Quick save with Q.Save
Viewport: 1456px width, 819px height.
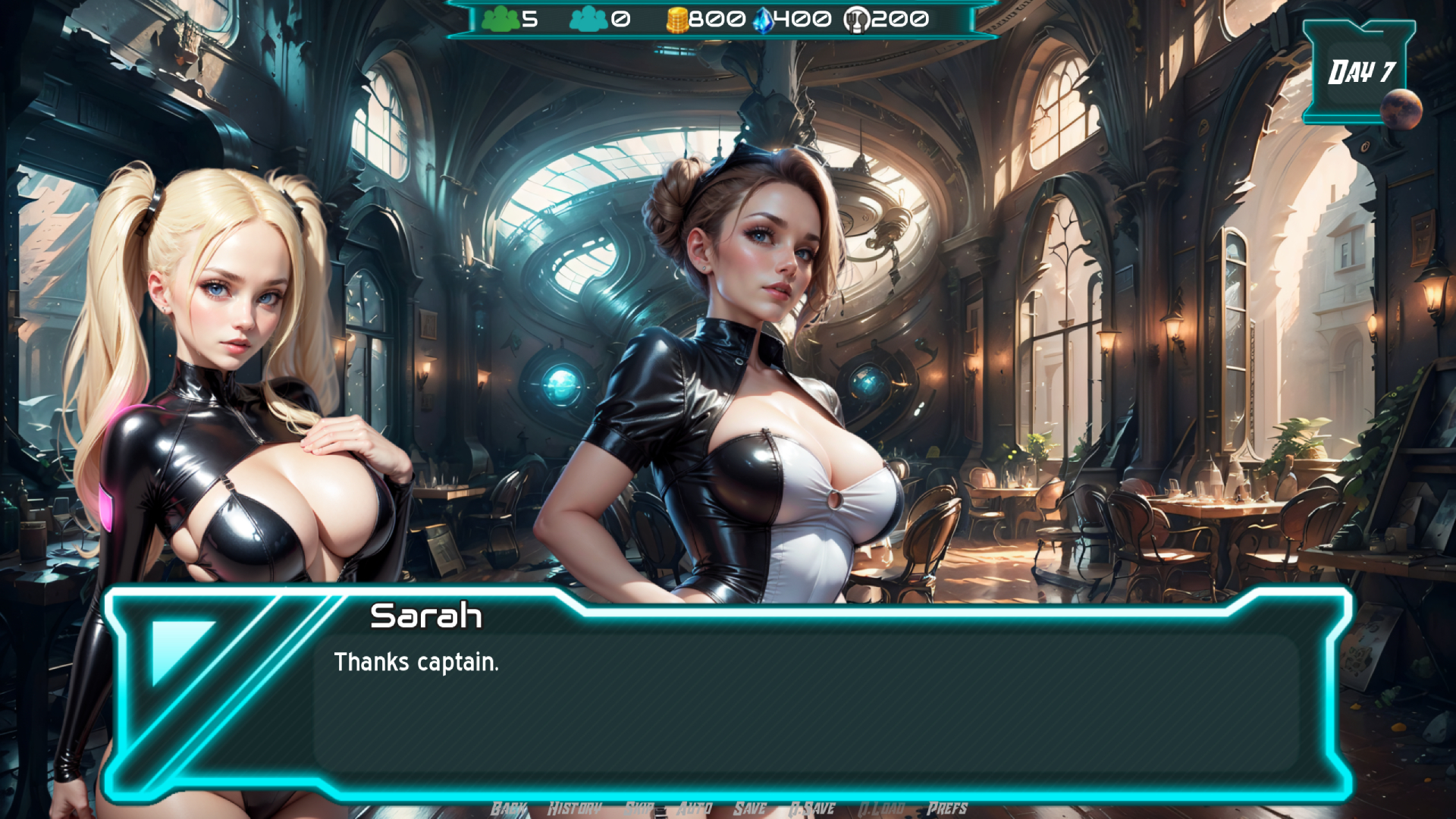click(x=811, y=808)
